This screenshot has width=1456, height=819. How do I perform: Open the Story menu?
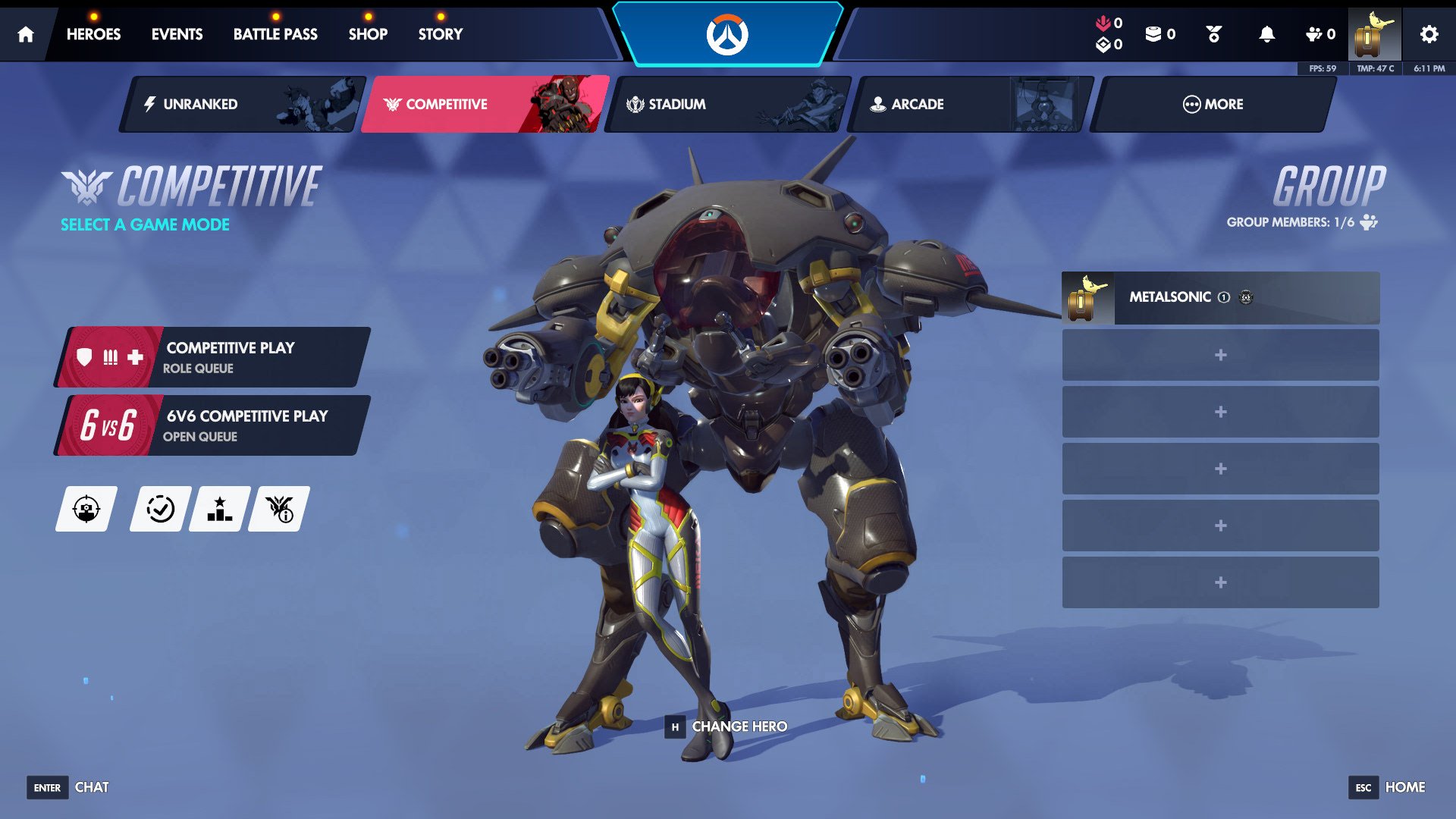click(x=440, y=34)
